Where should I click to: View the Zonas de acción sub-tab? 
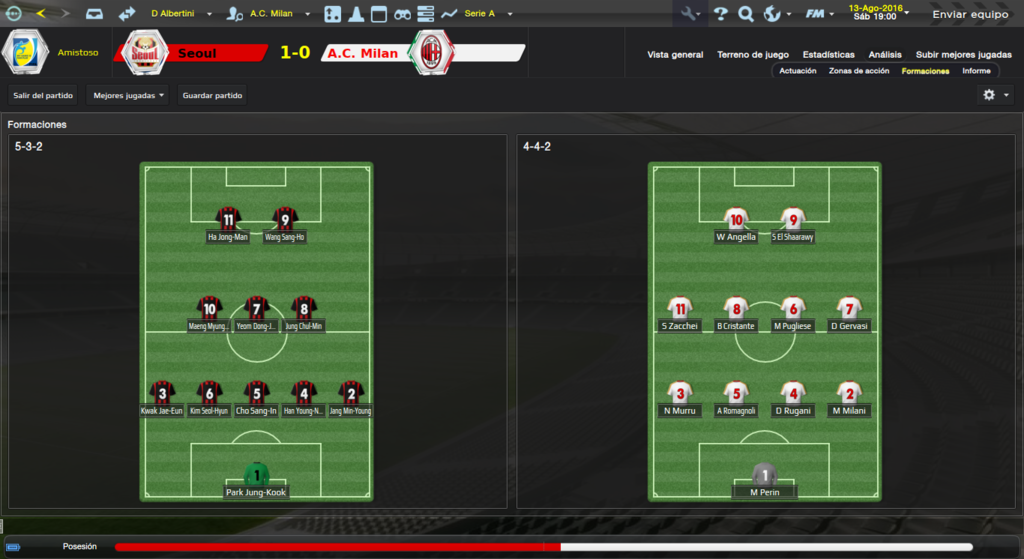[x=859, y=71]
